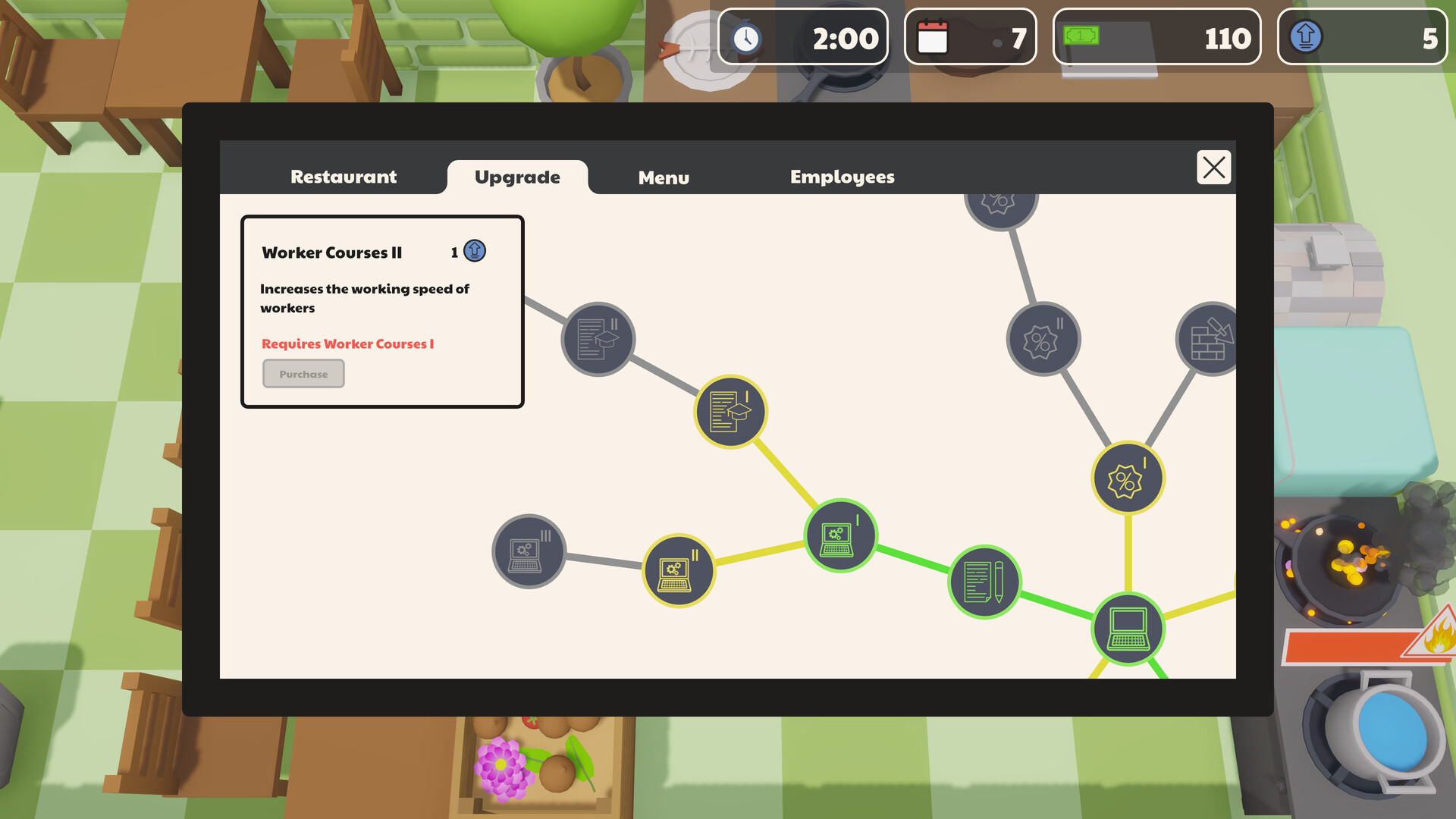The height and width of the screenshot is (819, 1456).
Task: Click the clock timer showing 2:00
Action: coord(802,36)
